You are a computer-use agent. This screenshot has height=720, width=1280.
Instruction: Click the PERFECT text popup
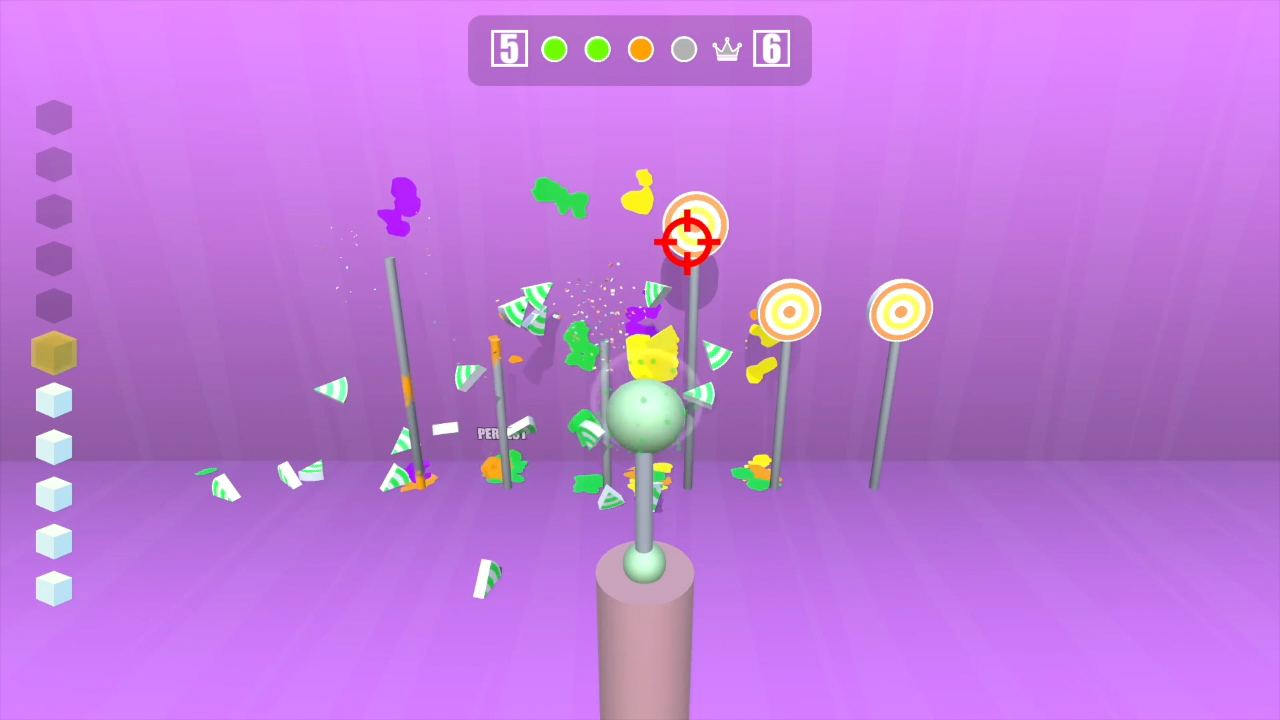click(x=503, y=433)
